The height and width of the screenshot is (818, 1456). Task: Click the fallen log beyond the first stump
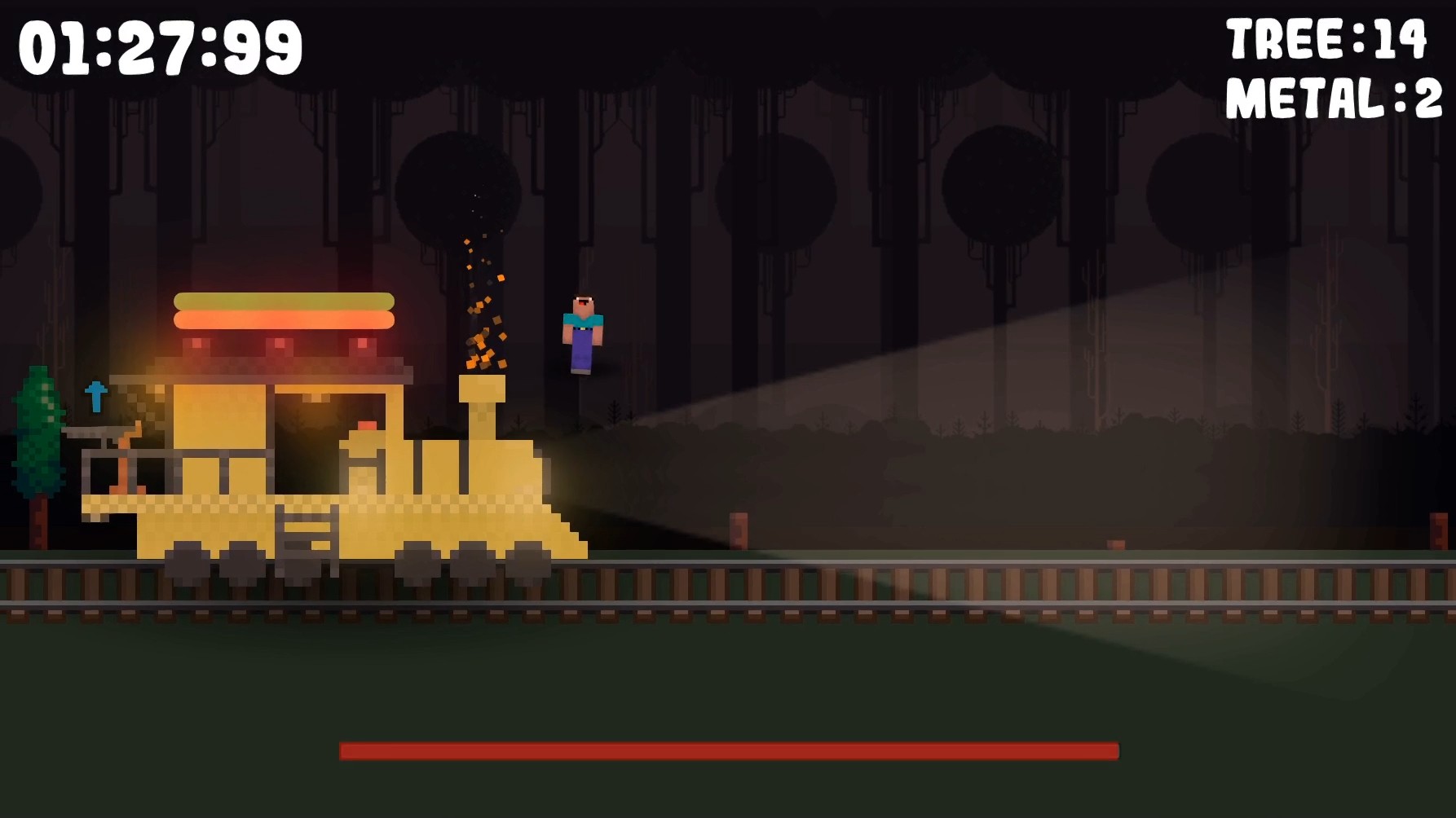[x=1115, y=544]
